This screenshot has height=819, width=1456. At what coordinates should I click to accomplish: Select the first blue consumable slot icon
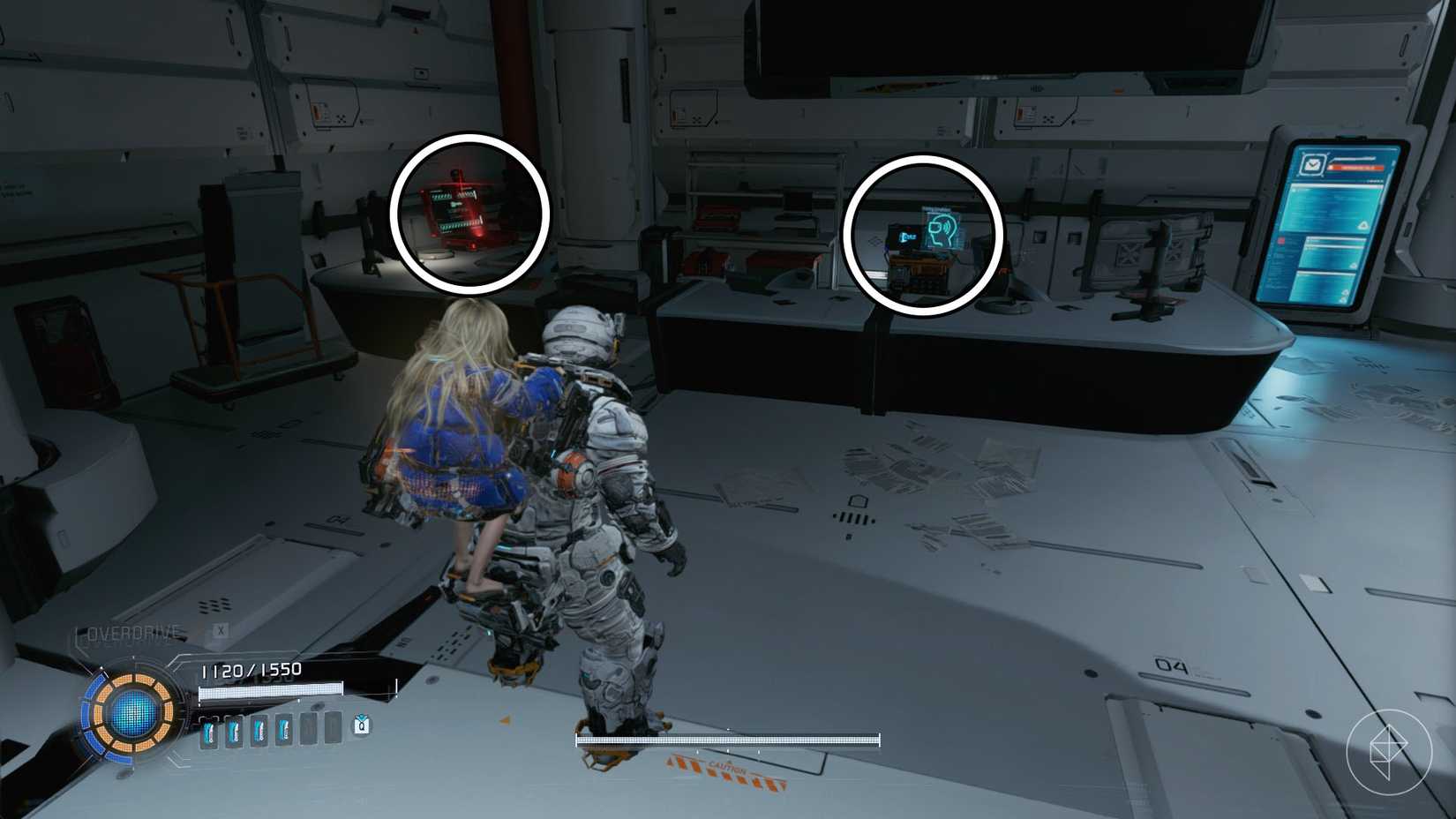pyautogui.click(x=208, y=733)
